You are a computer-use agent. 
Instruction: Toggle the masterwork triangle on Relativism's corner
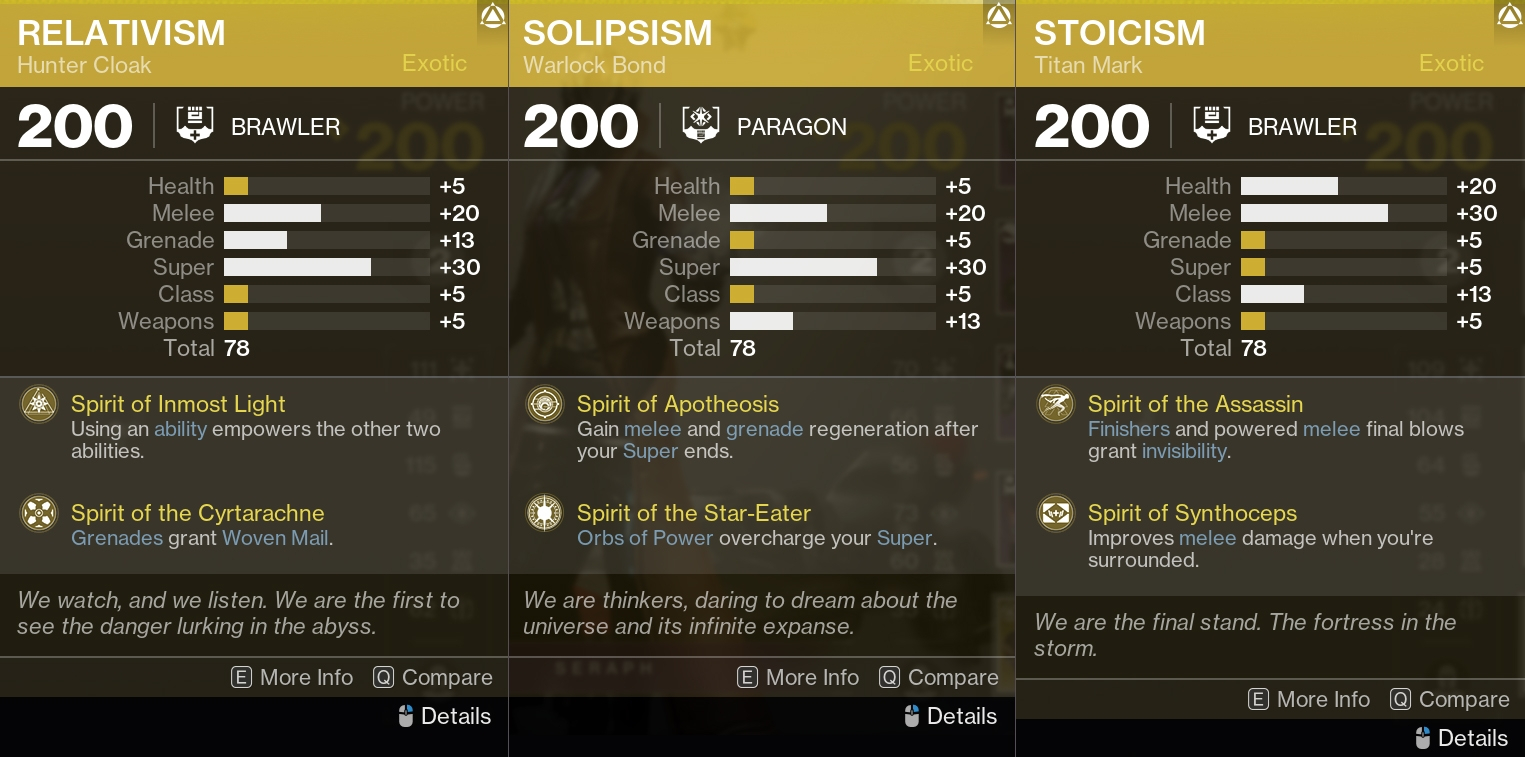coord(492,17)
